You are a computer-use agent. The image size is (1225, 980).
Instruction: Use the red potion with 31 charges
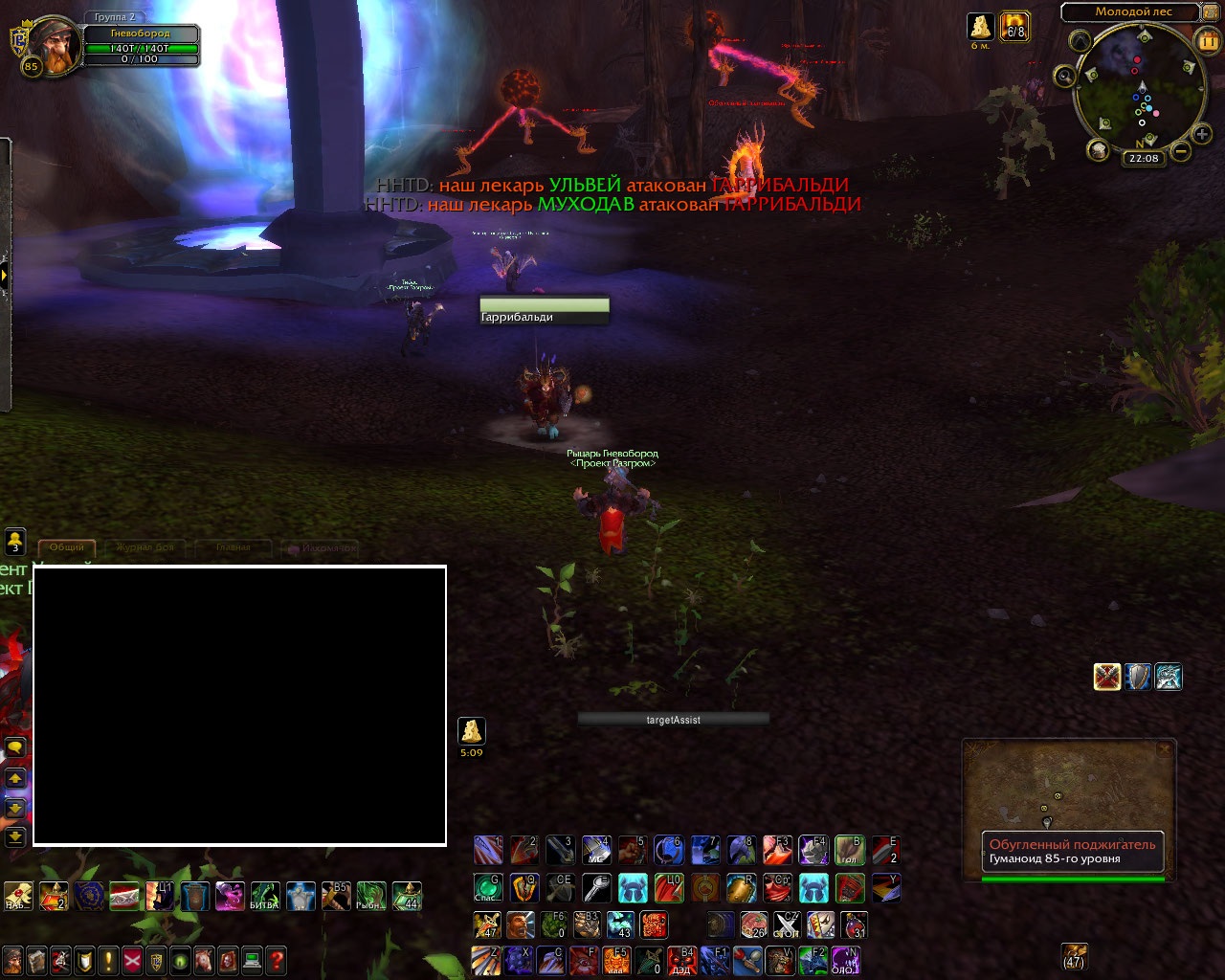(854, 924)
